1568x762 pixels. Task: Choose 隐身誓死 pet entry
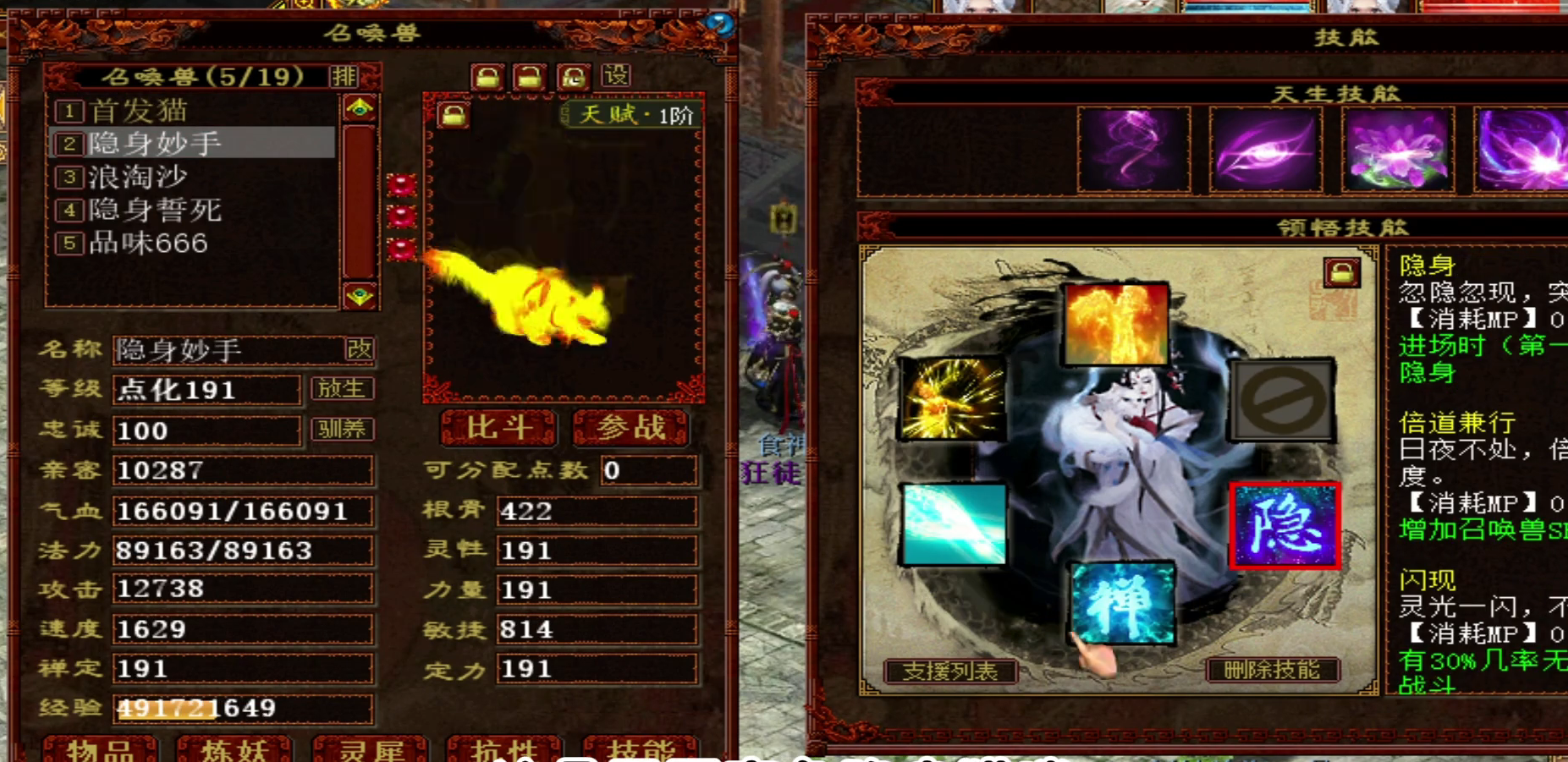(x=155, y=210)
